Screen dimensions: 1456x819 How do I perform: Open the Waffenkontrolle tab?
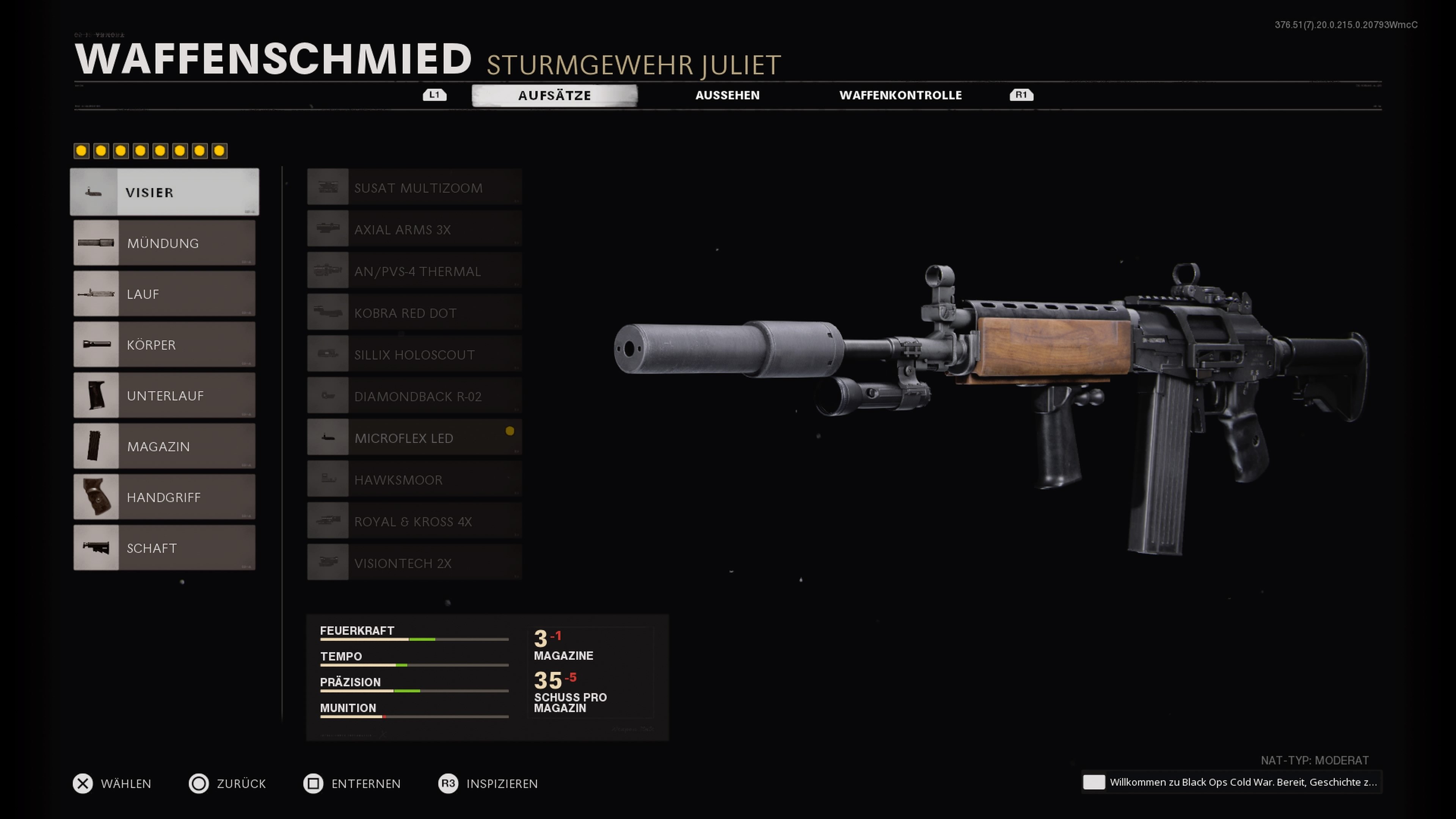click(x=900, y=96)
